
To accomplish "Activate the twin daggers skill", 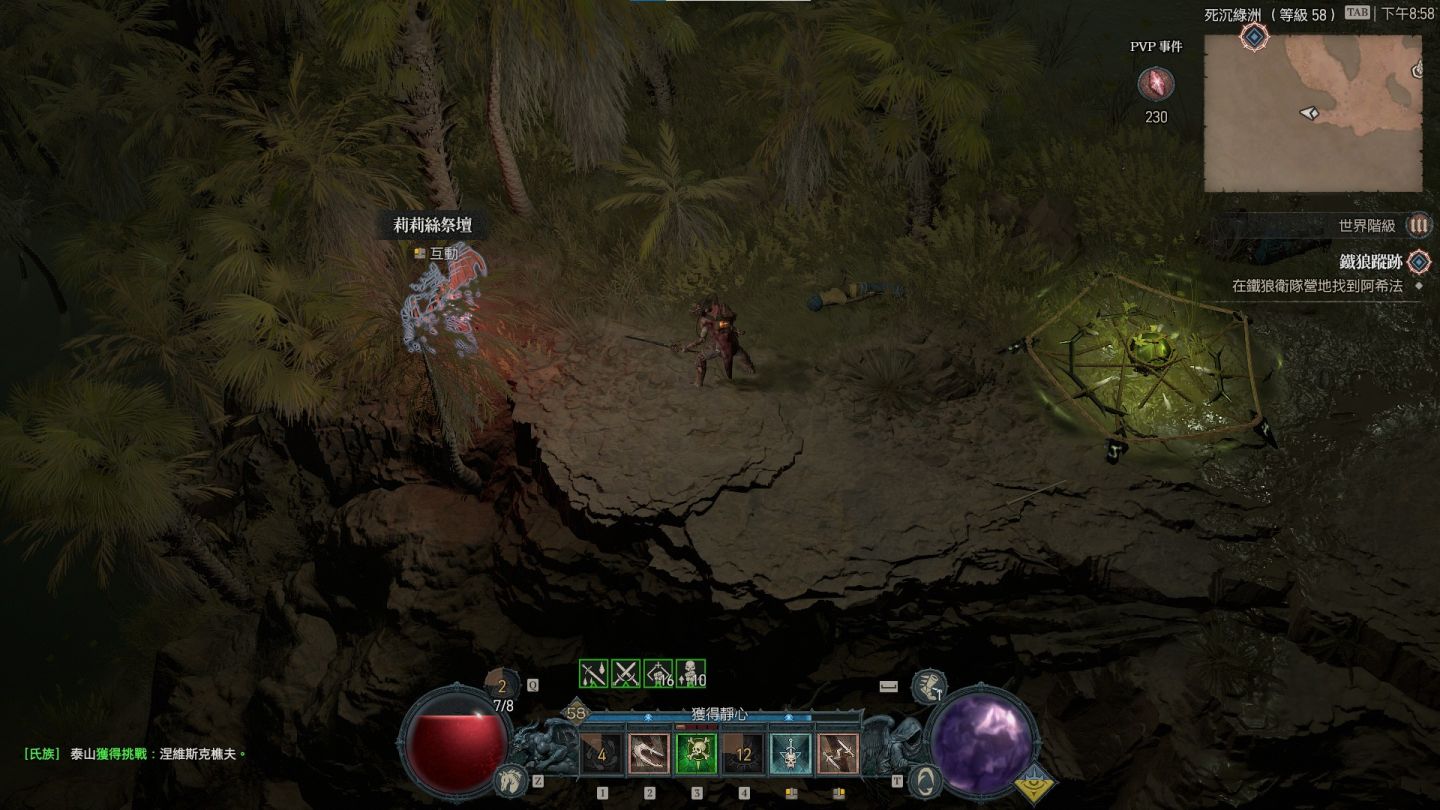I will (x=837, y=754).
